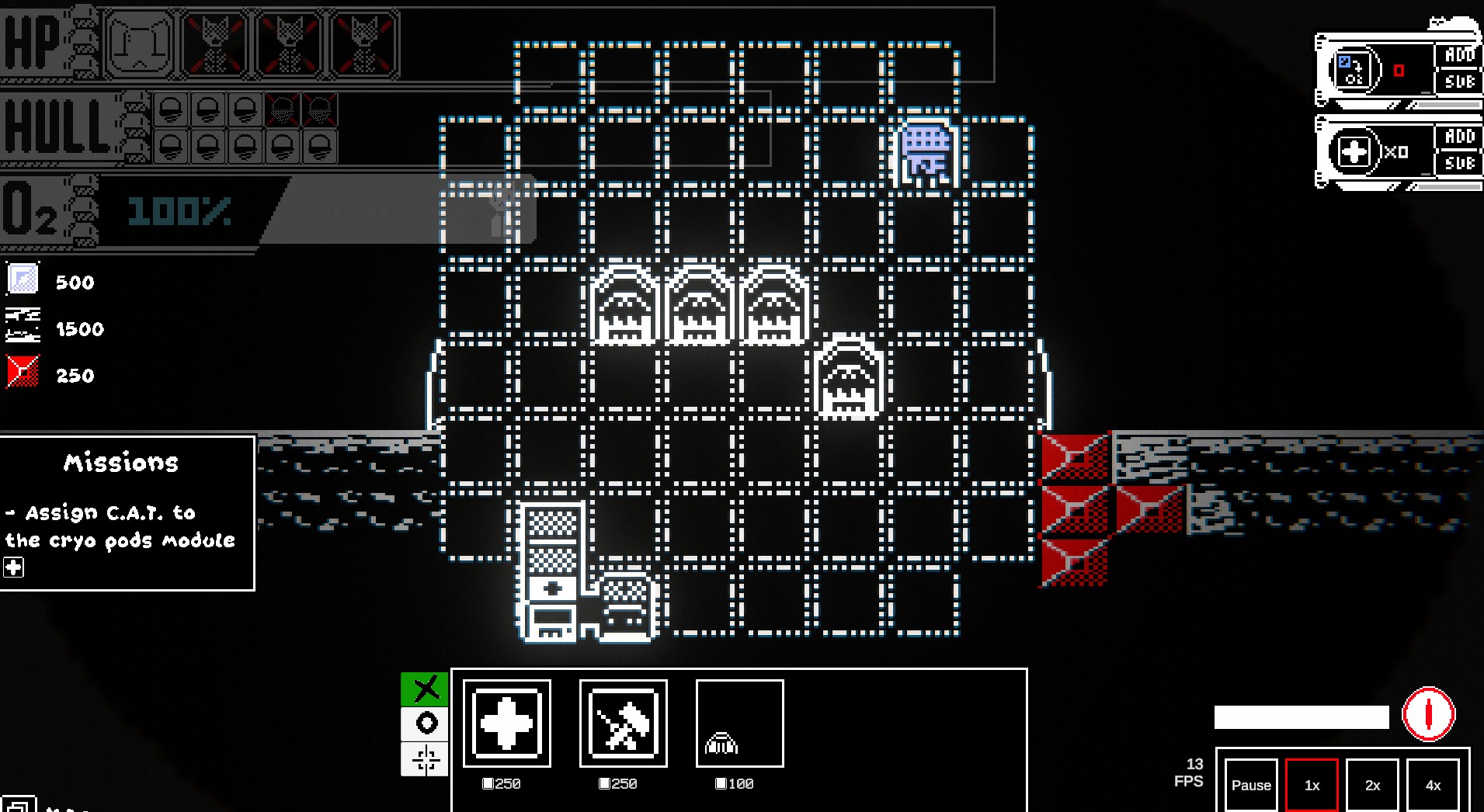Viewport: 1484px width, 812px height.
Task: Select the medical cross module costing 250
Action: point(507,724)
